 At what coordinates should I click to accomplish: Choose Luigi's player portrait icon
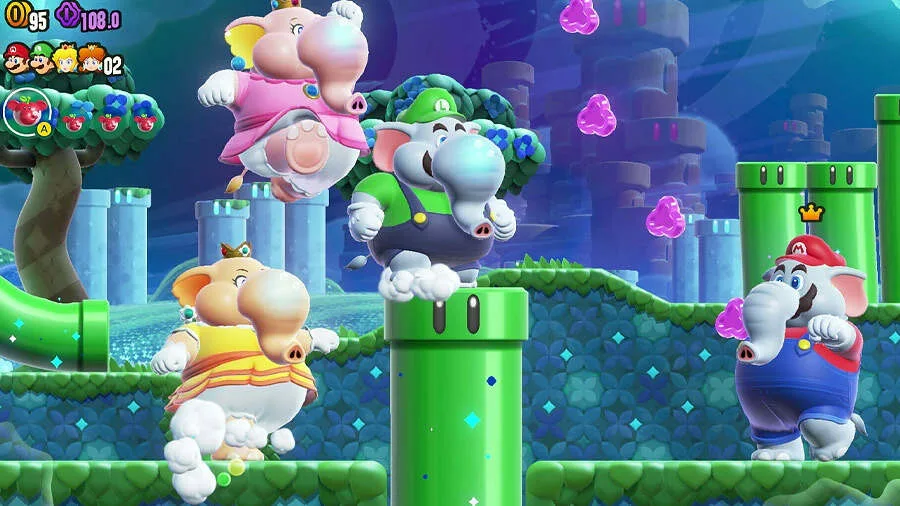click(x=42, y=60)
